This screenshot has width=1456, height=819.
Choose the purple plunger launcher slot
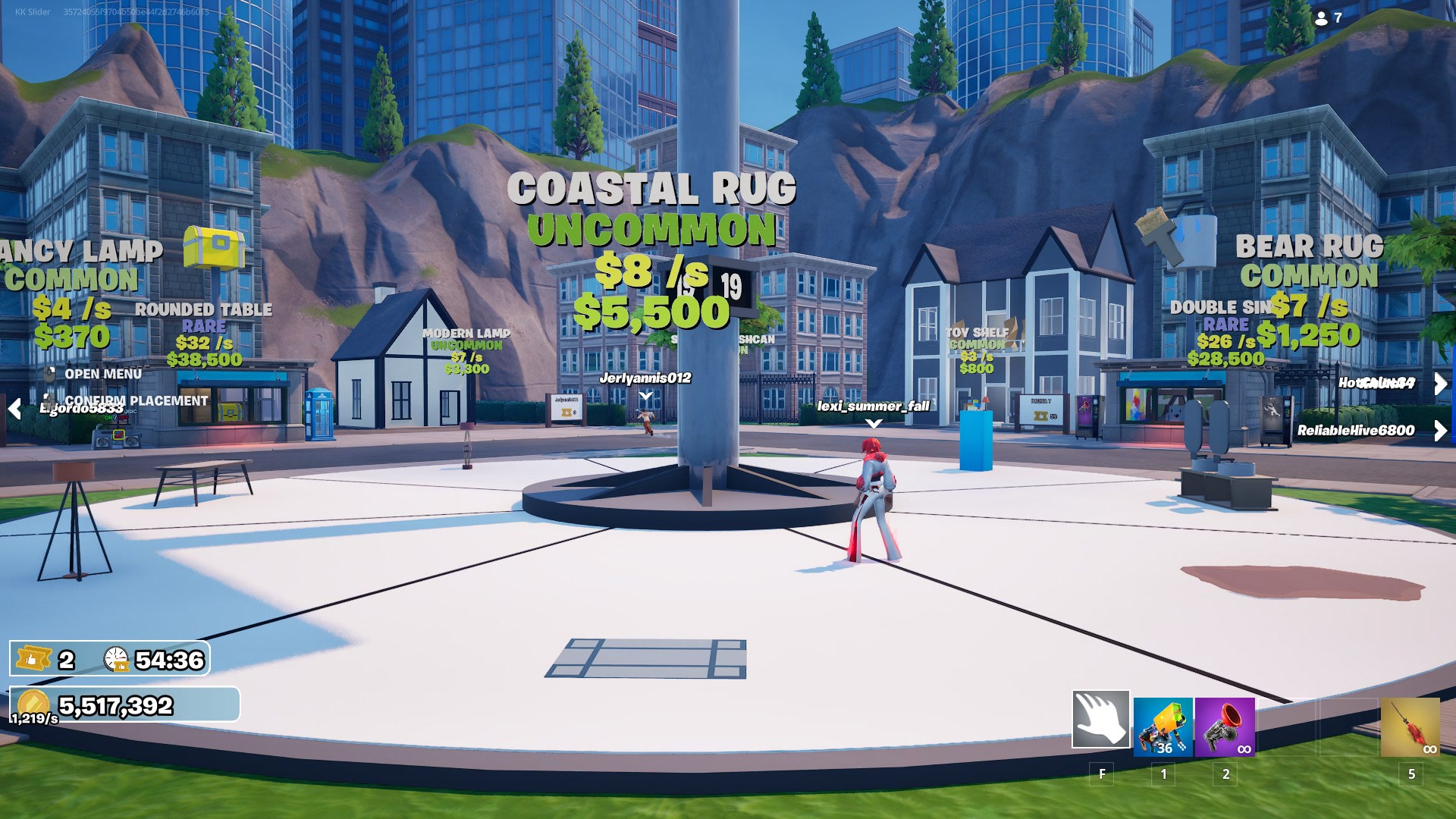1225,727
